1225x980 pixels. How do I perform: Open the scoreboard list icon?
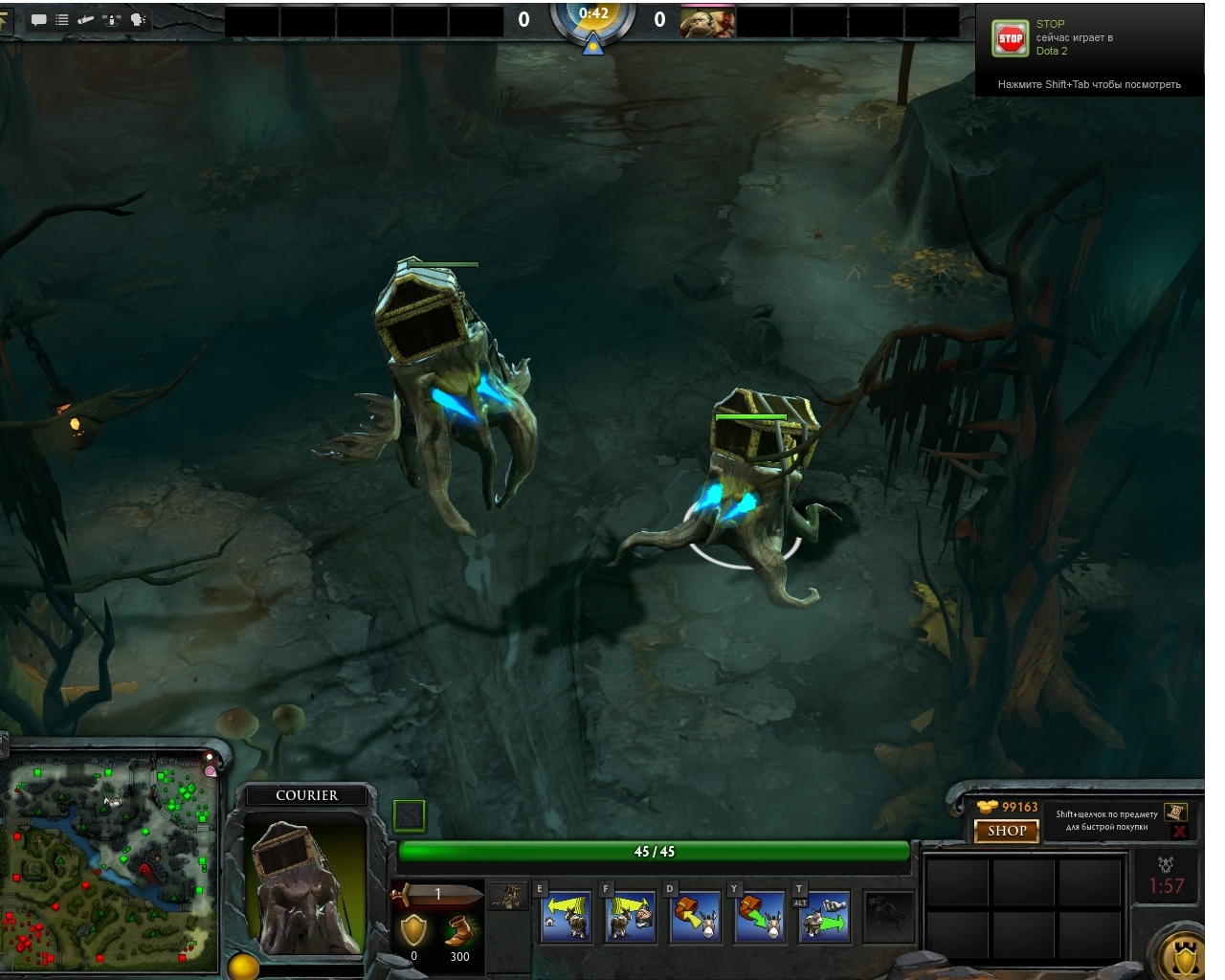point(62,20)
